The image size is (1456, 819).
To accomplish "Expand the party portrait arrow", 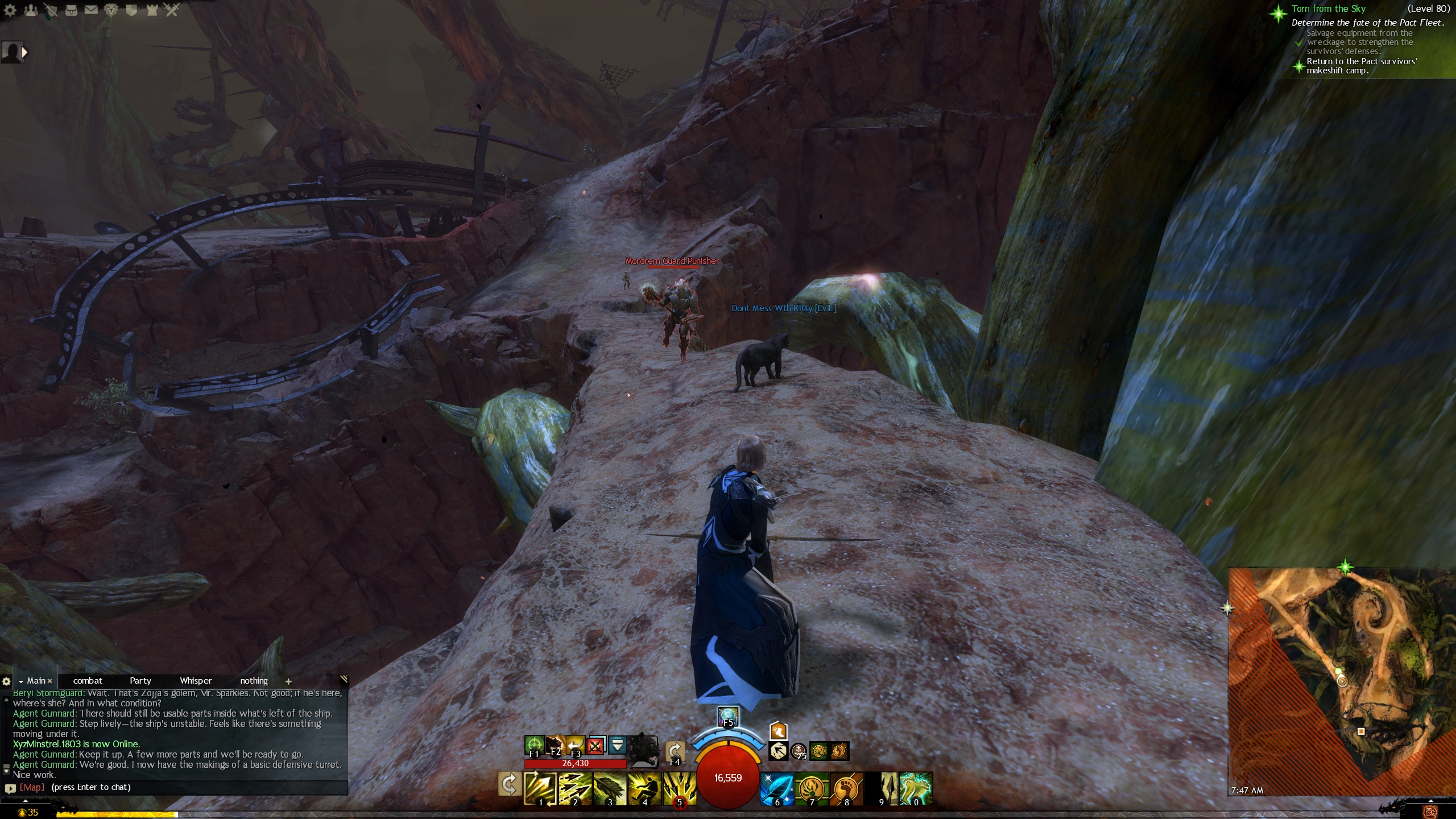I will click(24, 52).
